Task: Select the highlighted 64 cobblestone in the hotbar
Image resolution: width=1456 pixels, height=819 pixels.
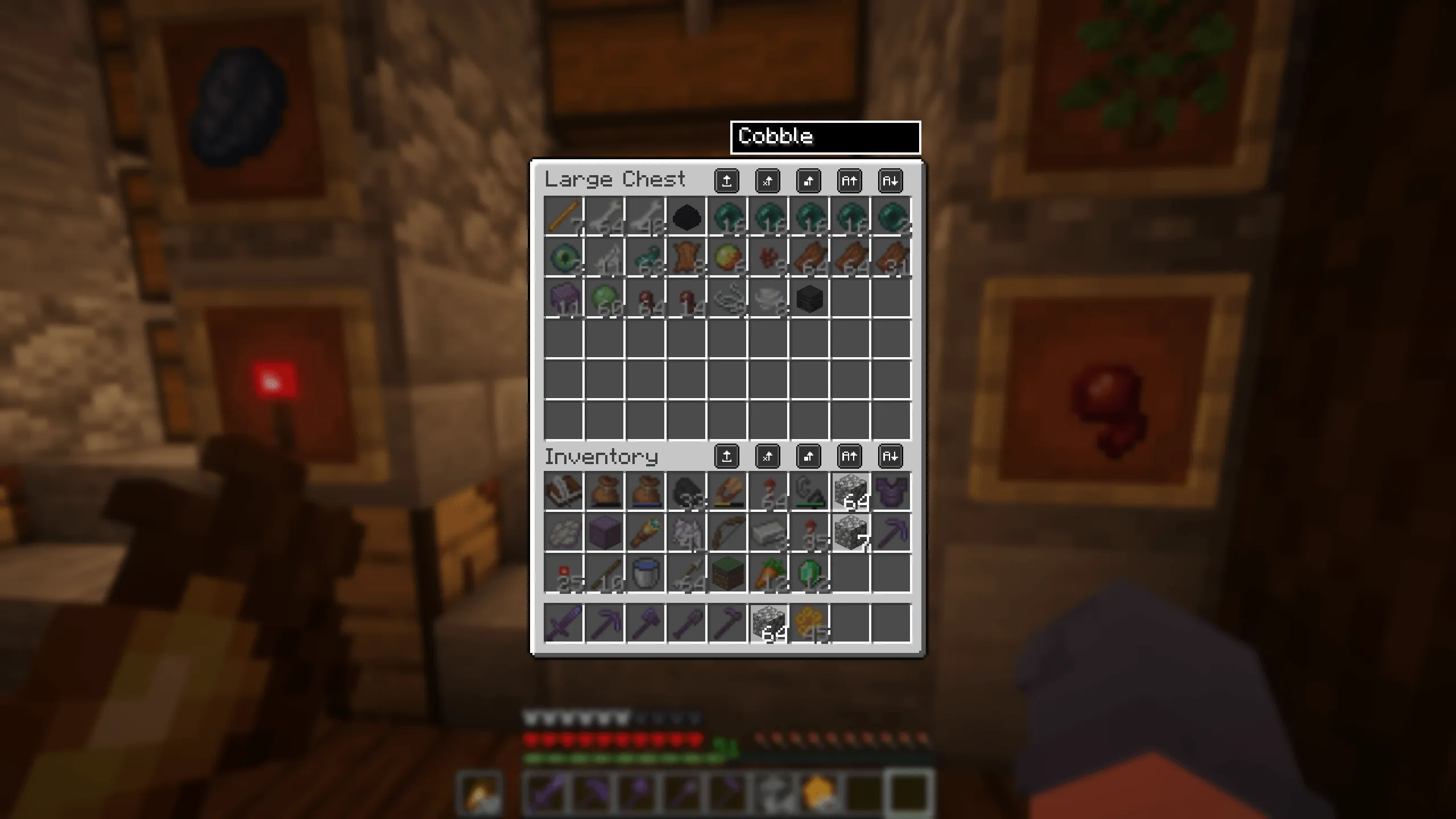Action: click(768, 623)
